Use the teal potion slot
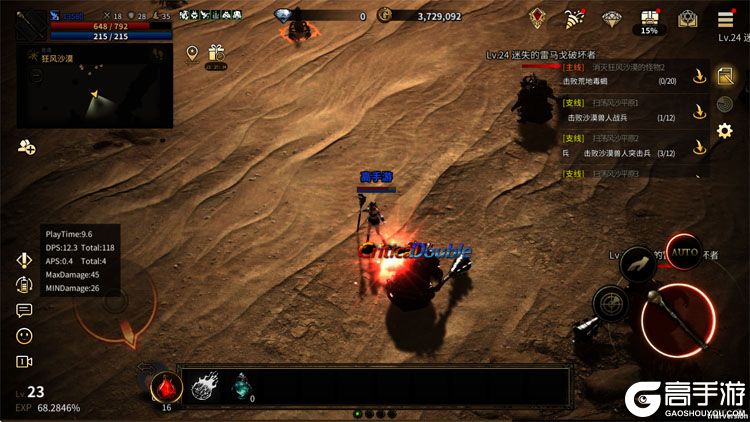This screenshot has height=422, width=750. (x=243, y=386)
